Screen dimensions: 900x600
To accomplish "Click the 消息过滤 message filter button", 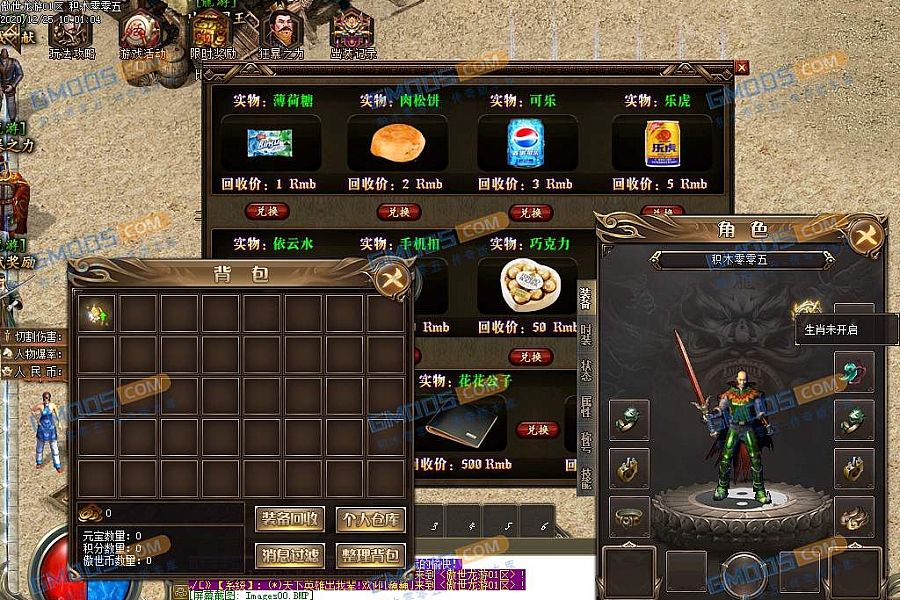I will click(290, 556).
